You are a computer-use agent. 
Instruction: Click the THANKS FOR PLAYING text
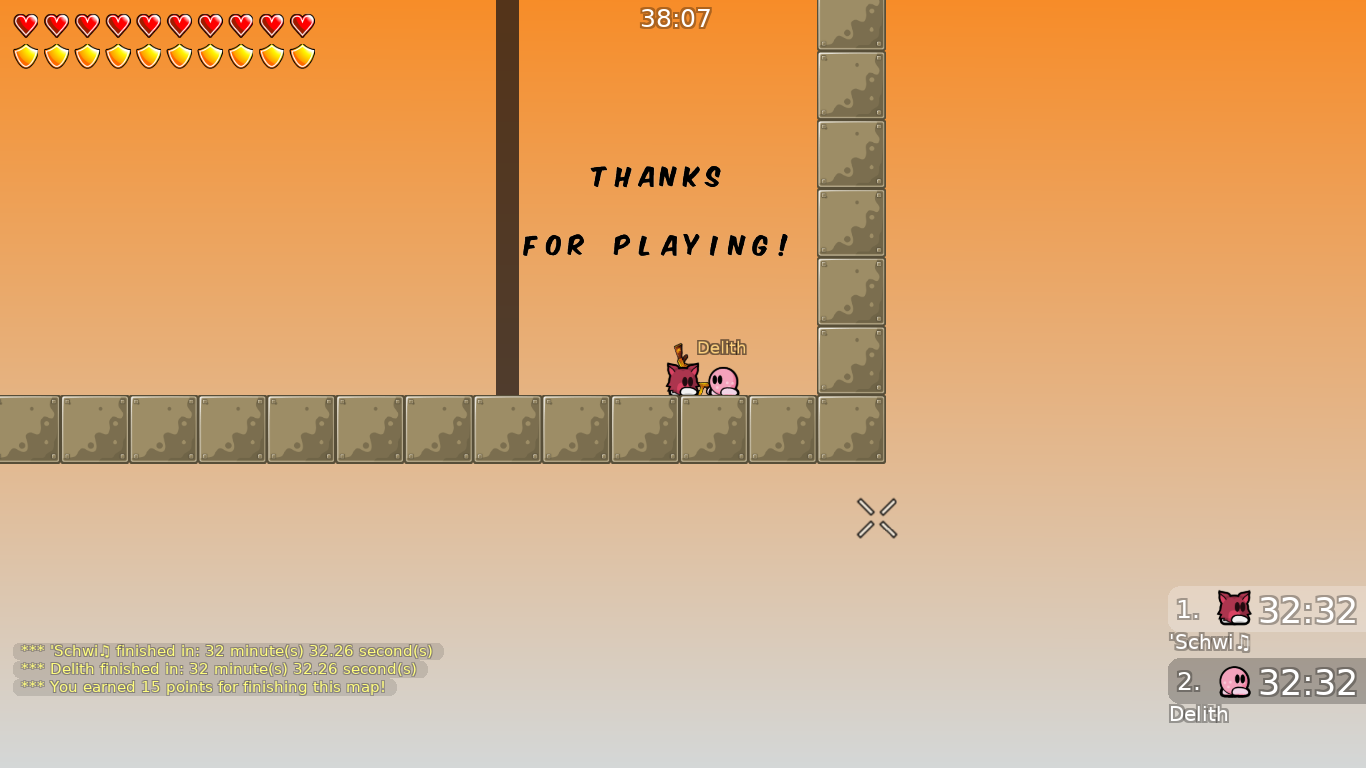(x=656, y=212)
